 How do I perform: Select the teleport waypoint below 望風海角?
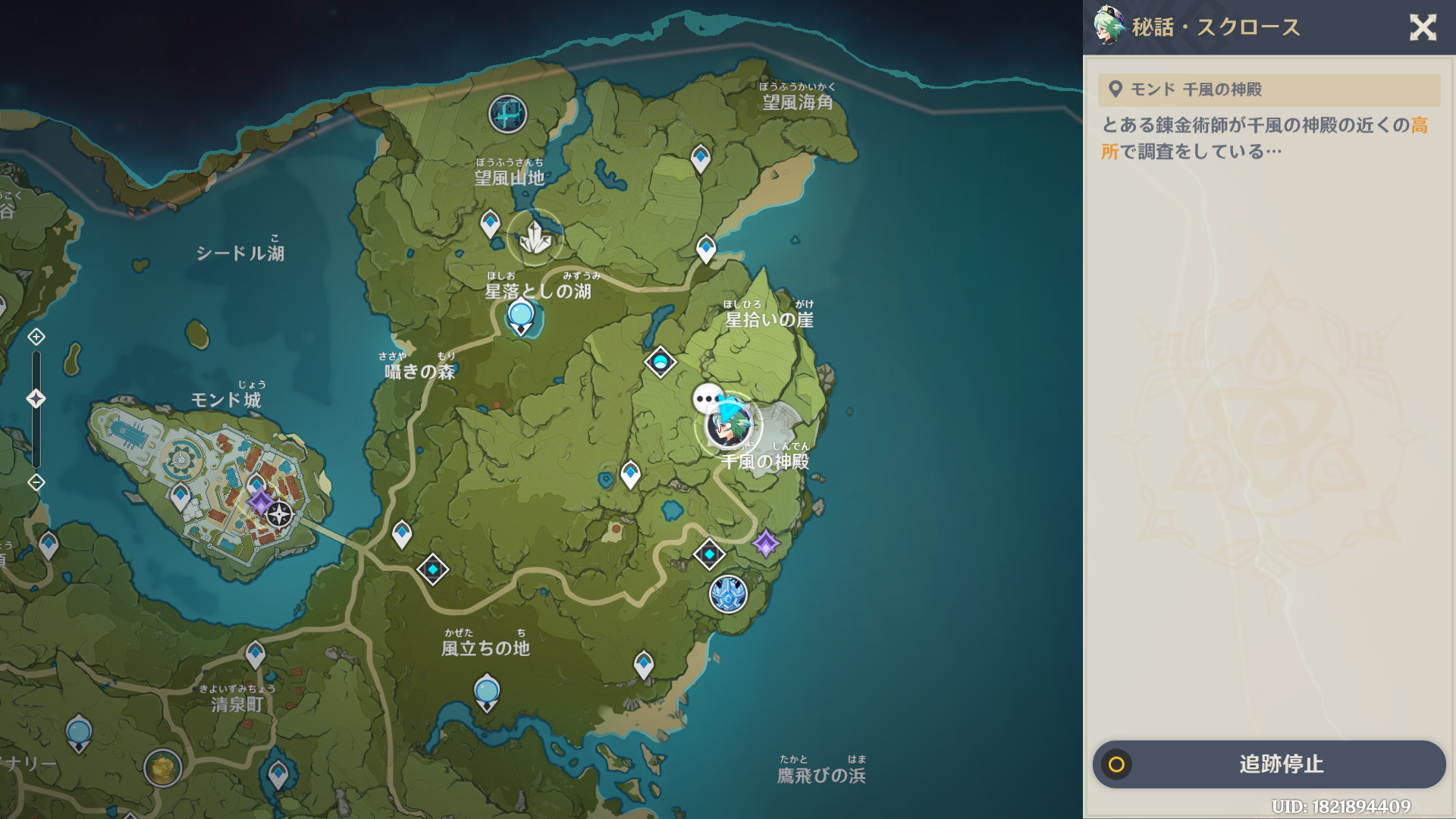(701, 158)
